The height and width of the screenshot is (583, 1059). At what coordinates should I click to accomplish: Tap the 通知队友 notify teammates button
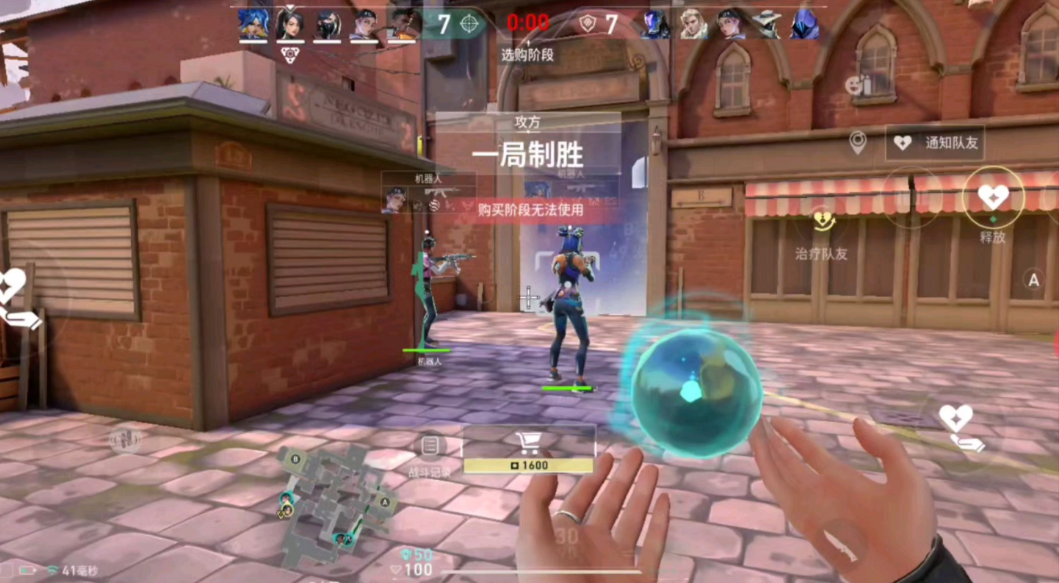[934, 143]
